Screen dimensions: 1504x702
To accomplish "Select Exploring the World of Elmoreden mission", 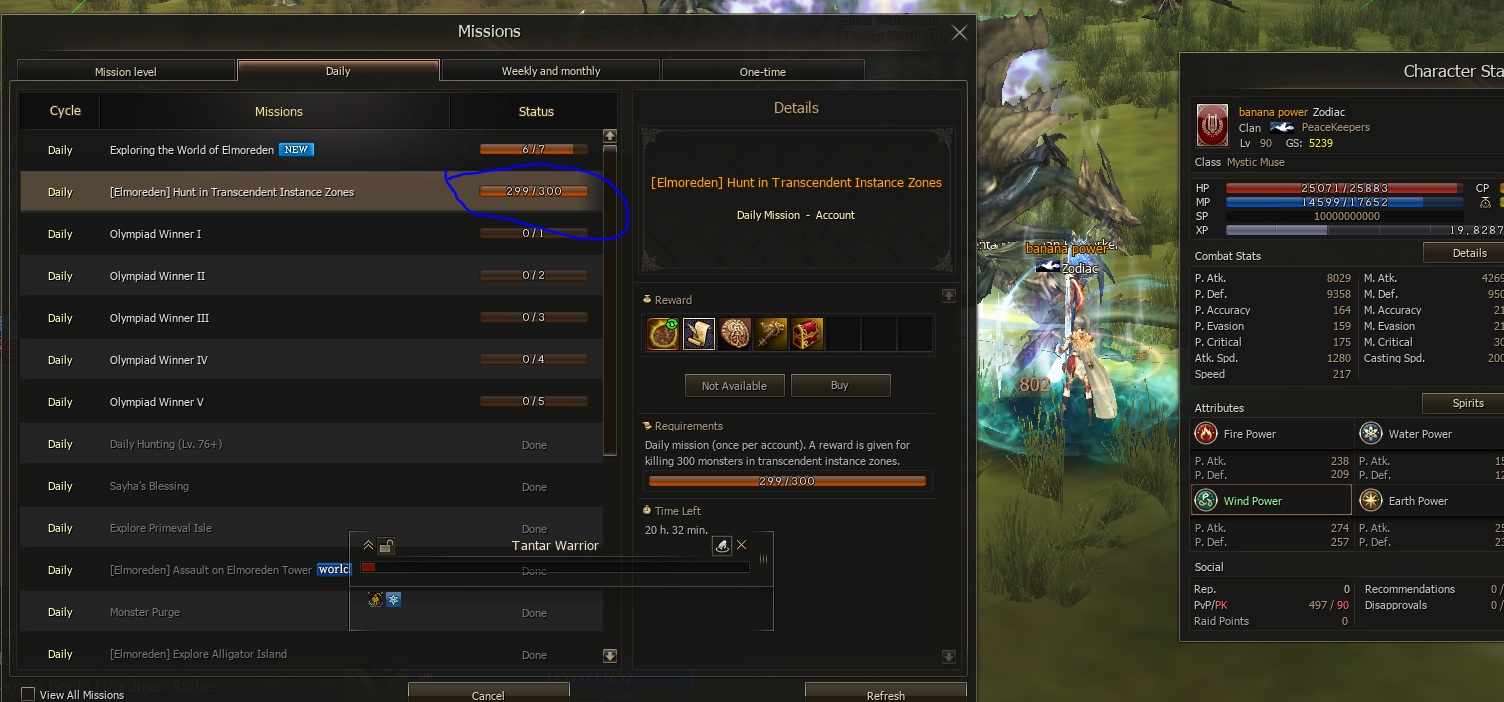I will [x=192, y=150].
